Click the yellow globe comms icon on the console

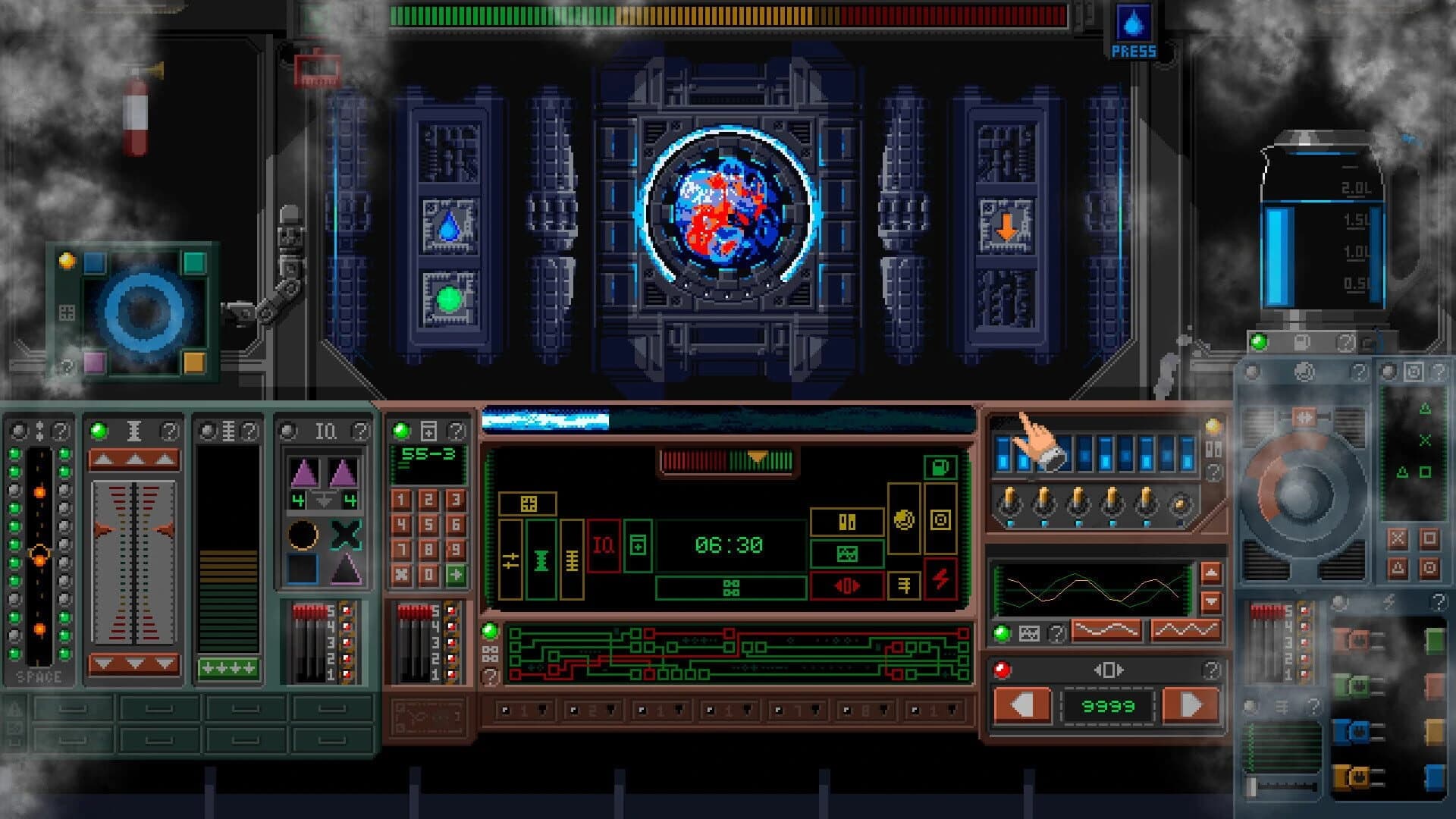click(x=904, y=521)
